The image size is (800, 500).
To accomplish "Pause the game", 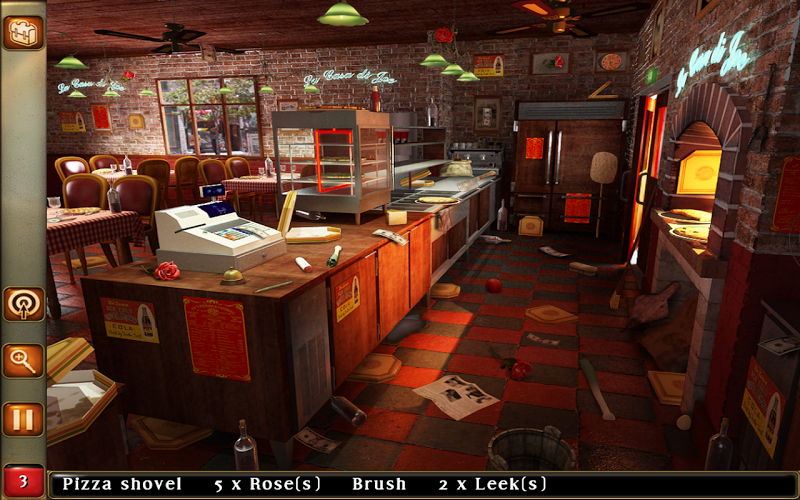I will 22,418.
